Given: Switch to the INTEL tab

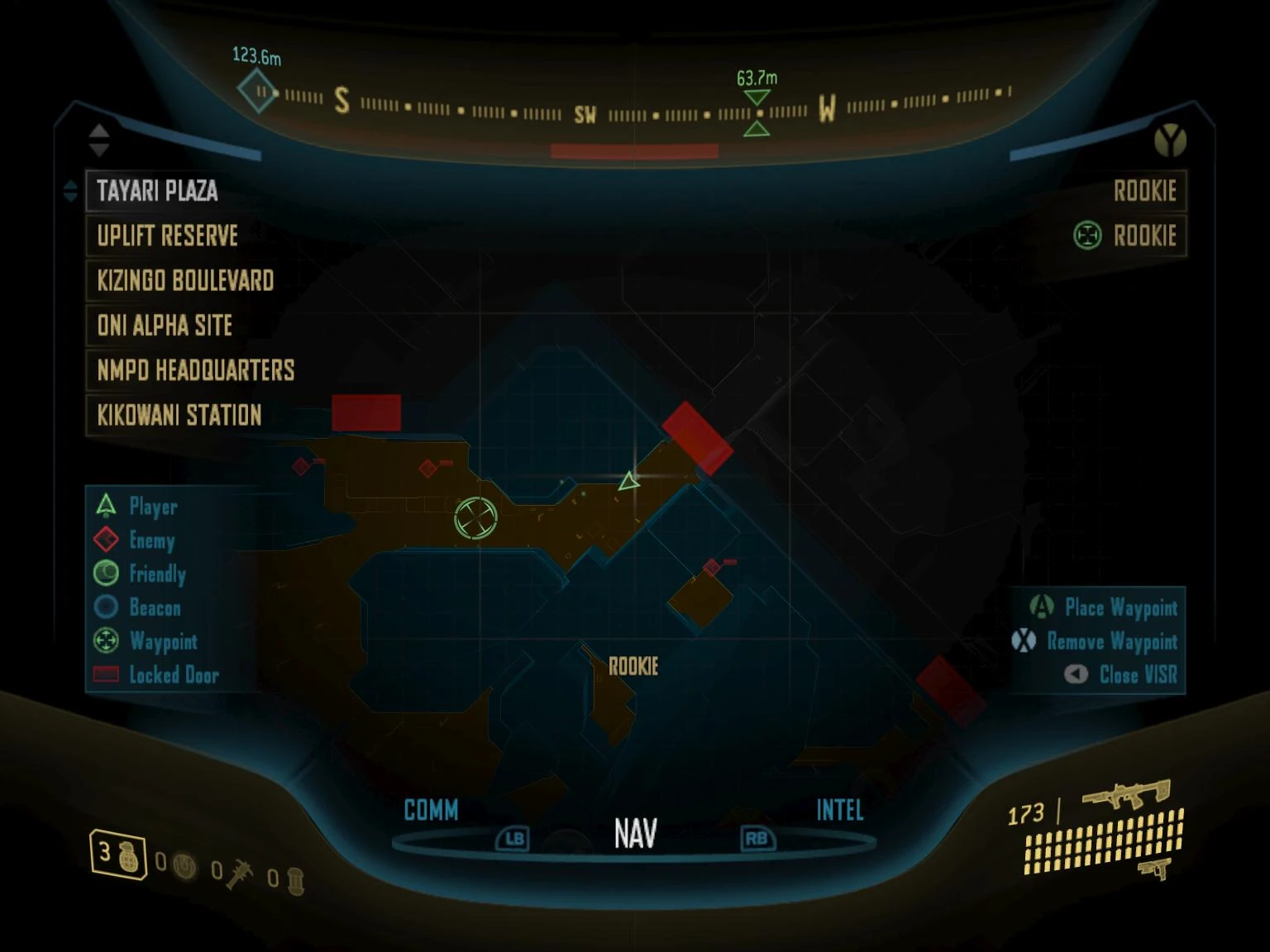Looking at the screenshot, I should click(839, 810).
